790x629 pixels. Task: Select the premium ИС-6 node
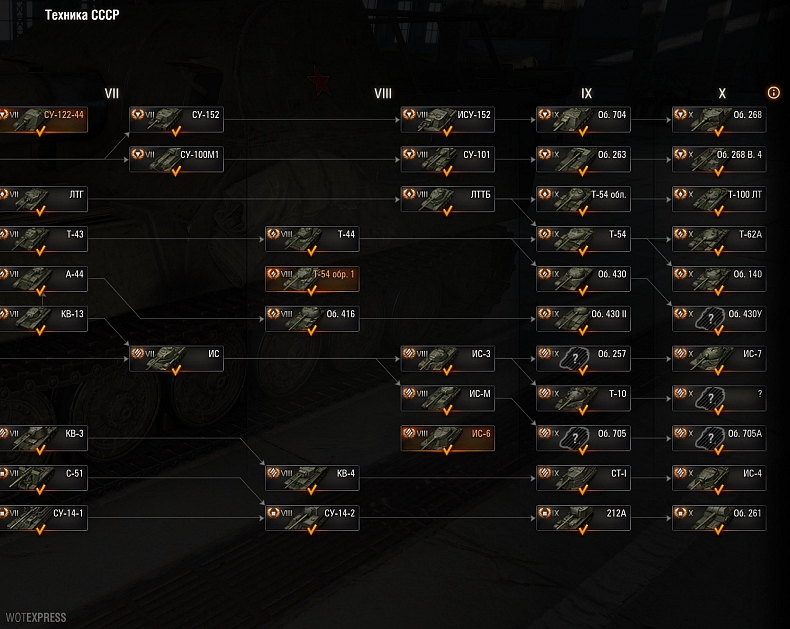[x=447, y=438]
